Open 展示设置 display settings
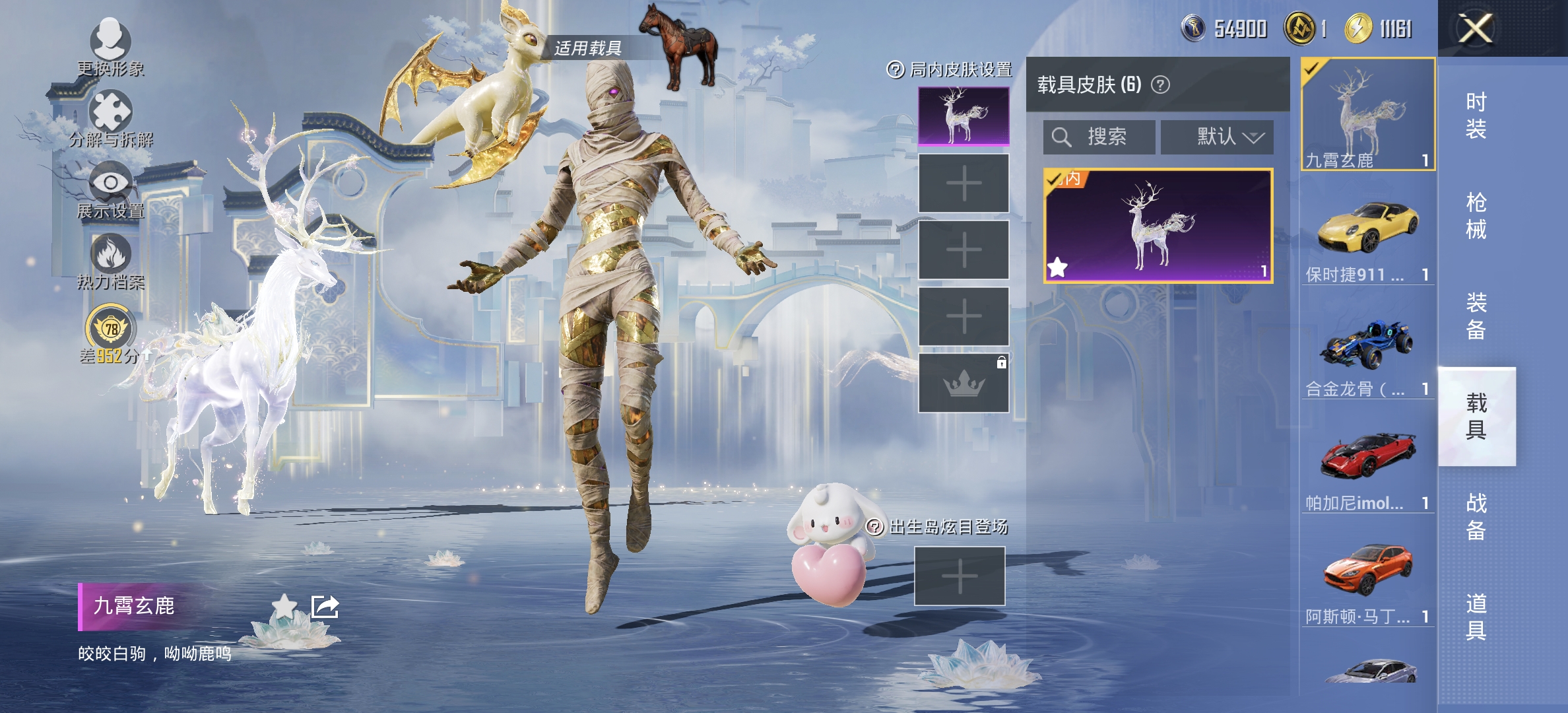Screen dimensions: 1568x713 [x=110, y=190]
